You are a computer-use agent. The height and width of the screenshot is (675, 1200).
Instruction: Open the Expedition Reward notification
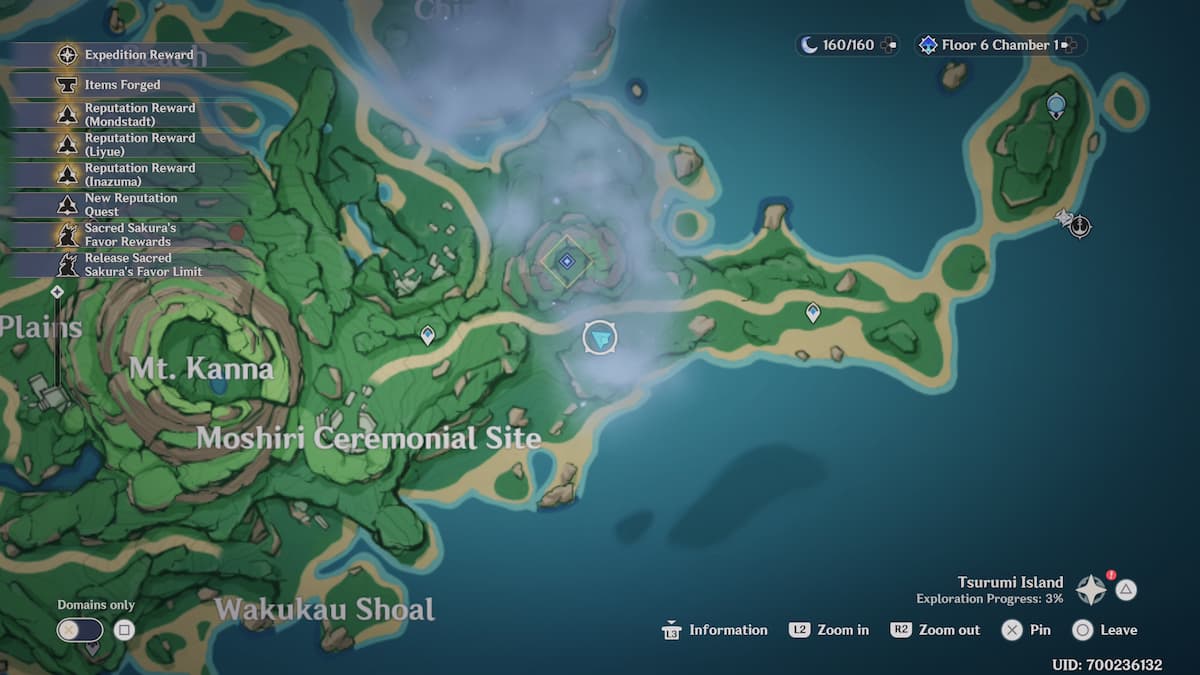coord(125,55)
